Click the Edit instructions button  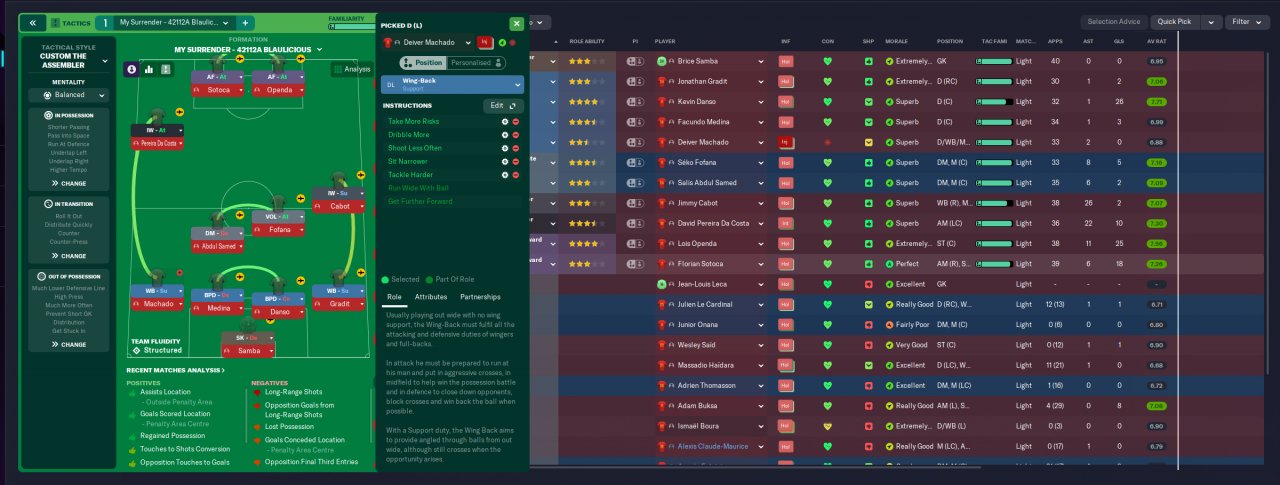coord(502,105)
